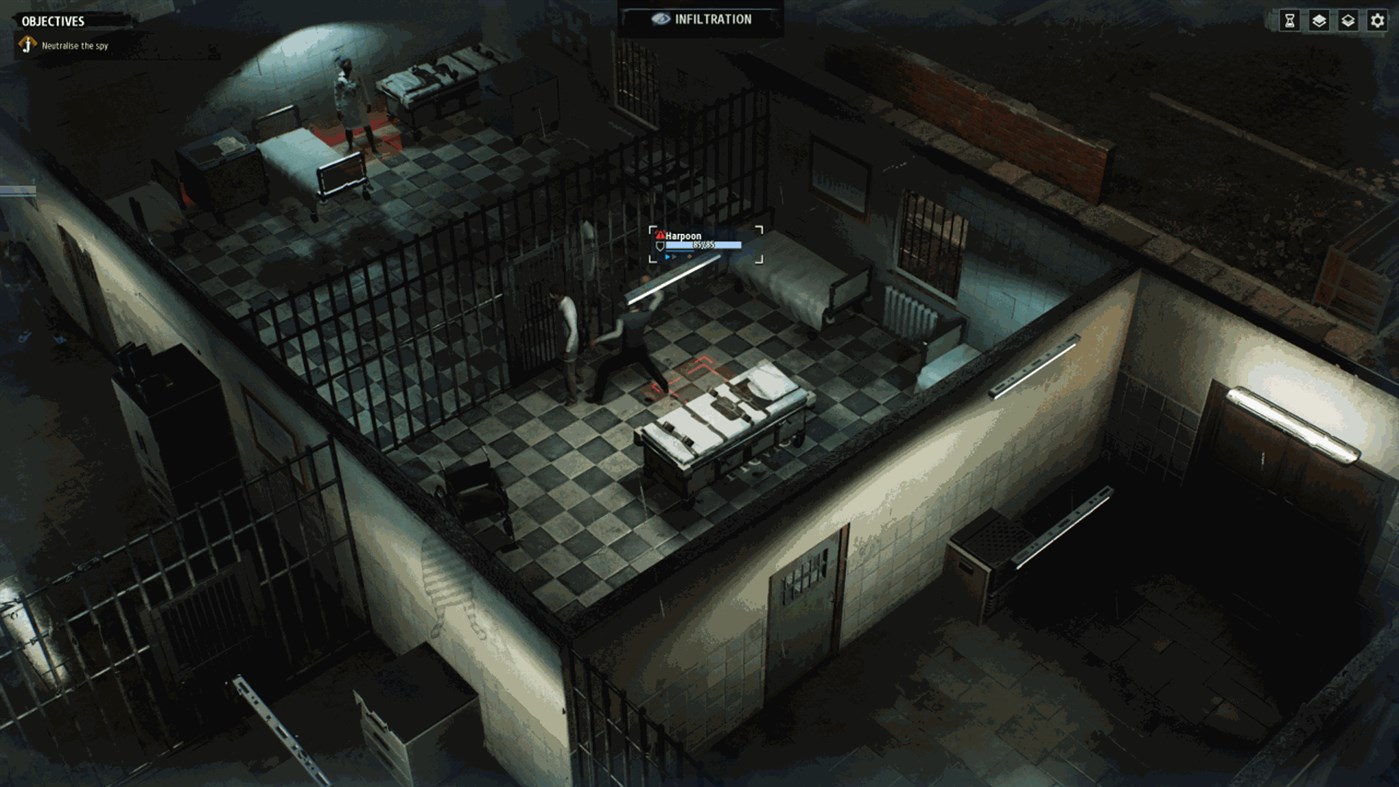Image resolution: width=1399 pixels, height=787 pixels.
Task: Toggle Harpoon's grey action point pip
Action: pyautogui.click(x=675, y=257)
